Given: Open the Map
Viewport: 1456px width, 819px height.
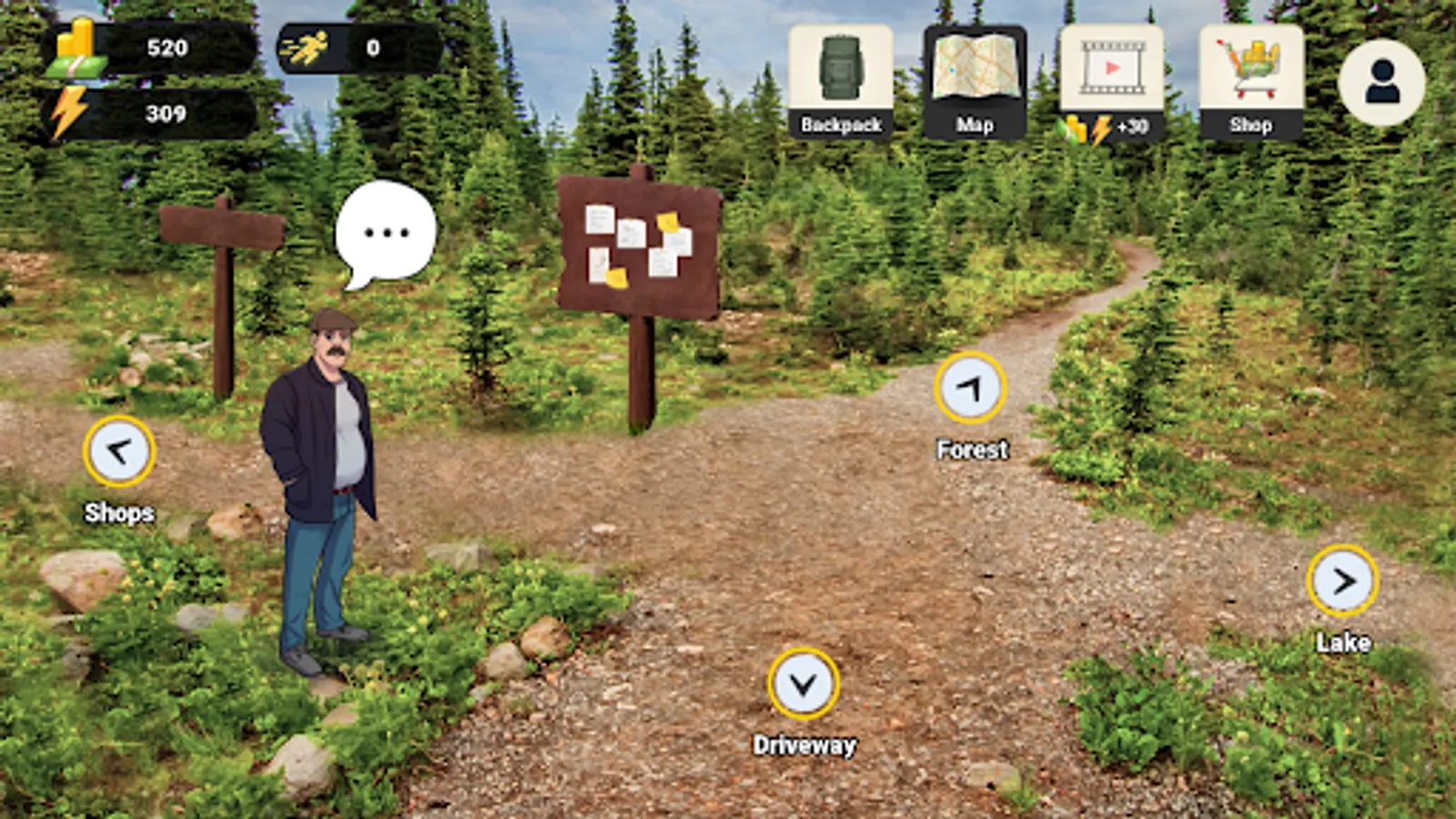Looking at the screenshot, I should 975,82.
